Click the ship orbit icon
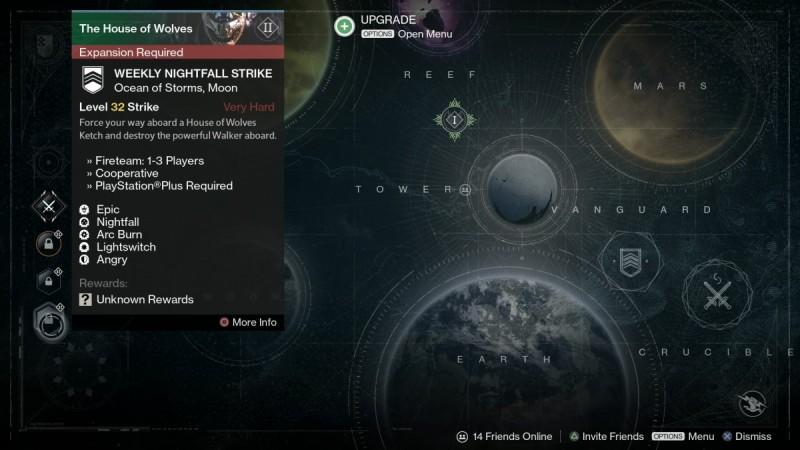 (752, 403)
